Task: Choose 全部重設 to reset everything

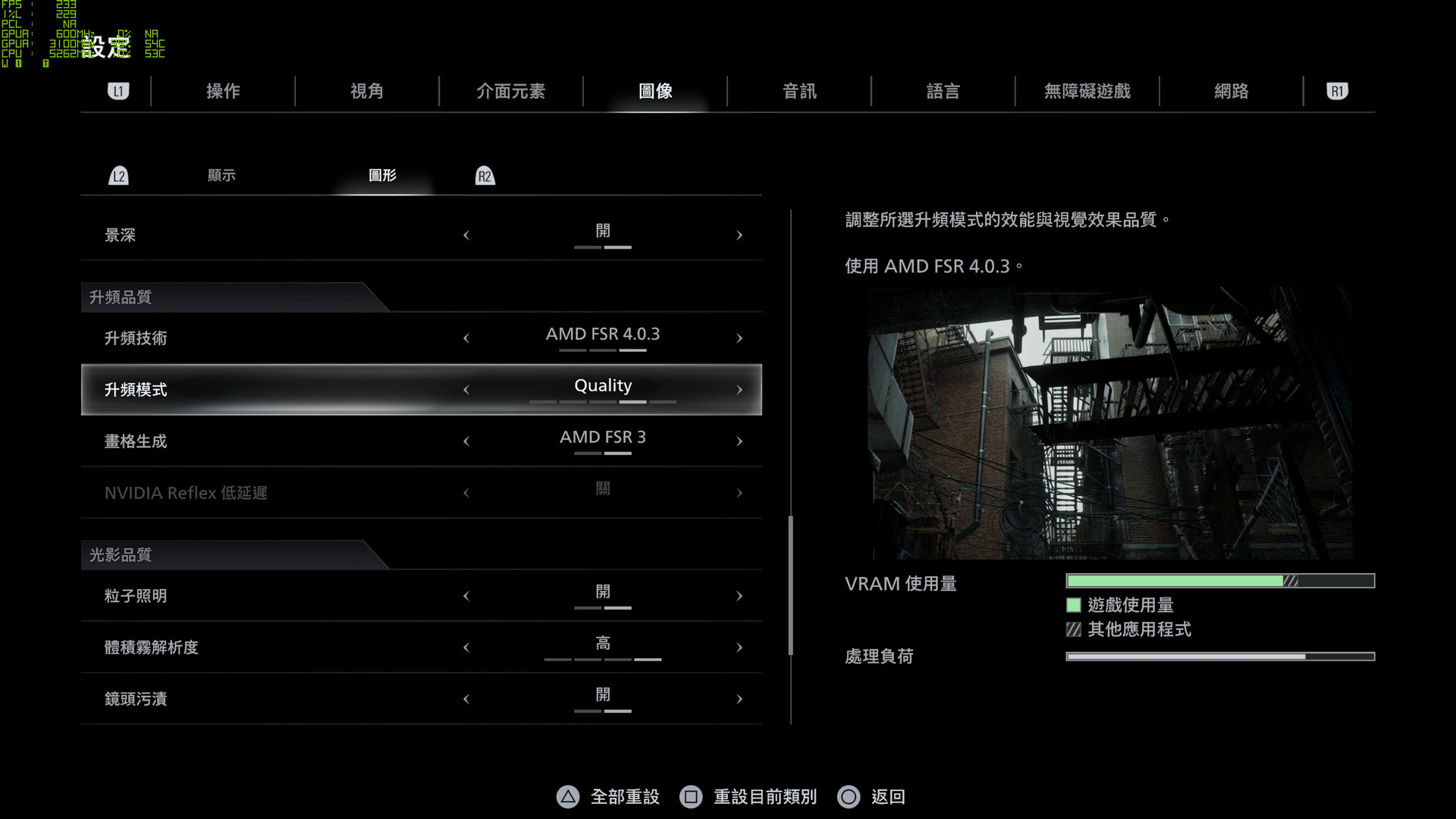Action: [x=609, y=797]
